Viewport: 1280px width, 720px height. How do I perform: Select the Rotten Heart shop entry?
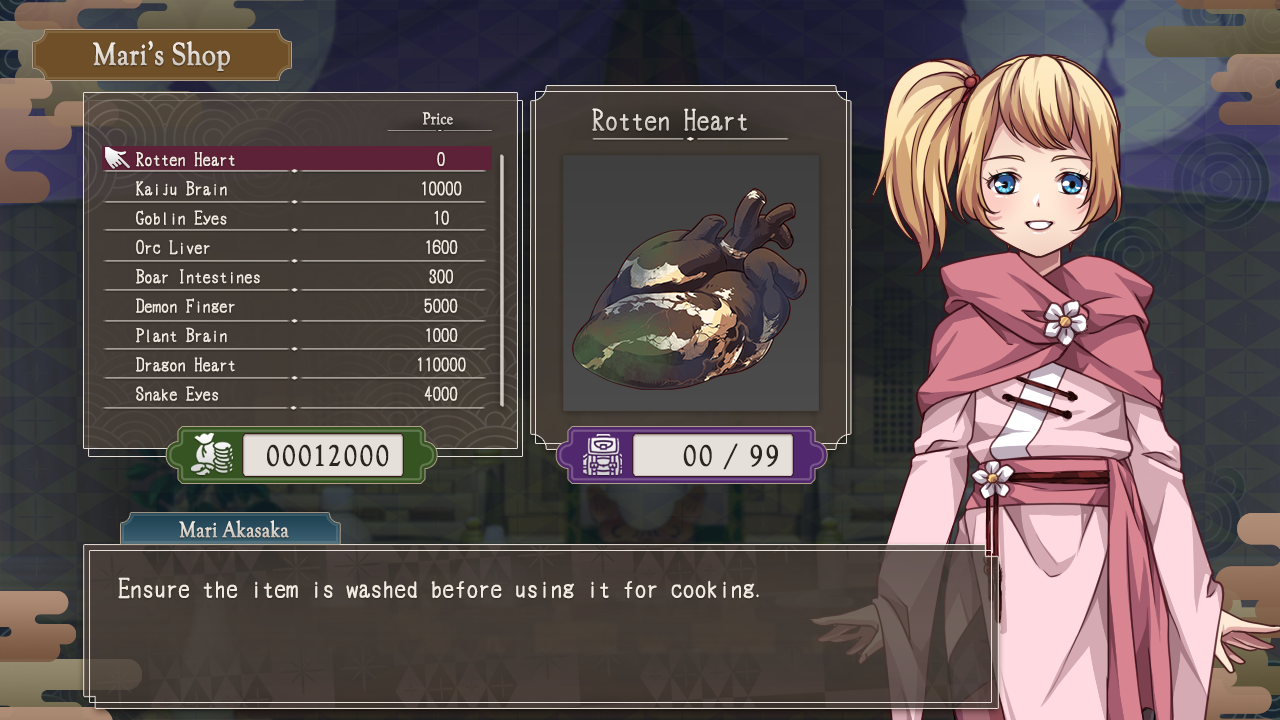coord(298,159)
